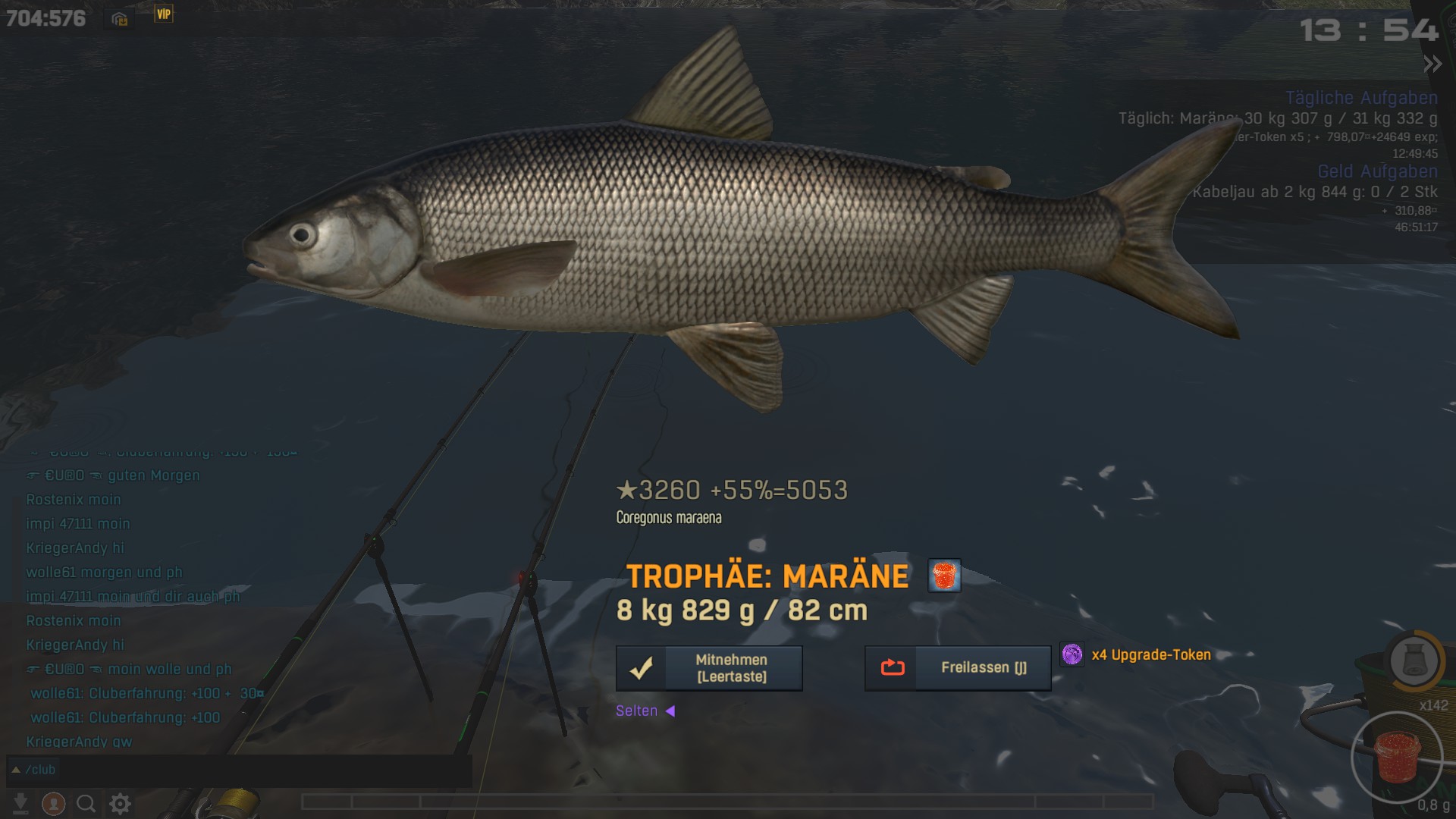Open the VIP status icon

click(164, 14)
